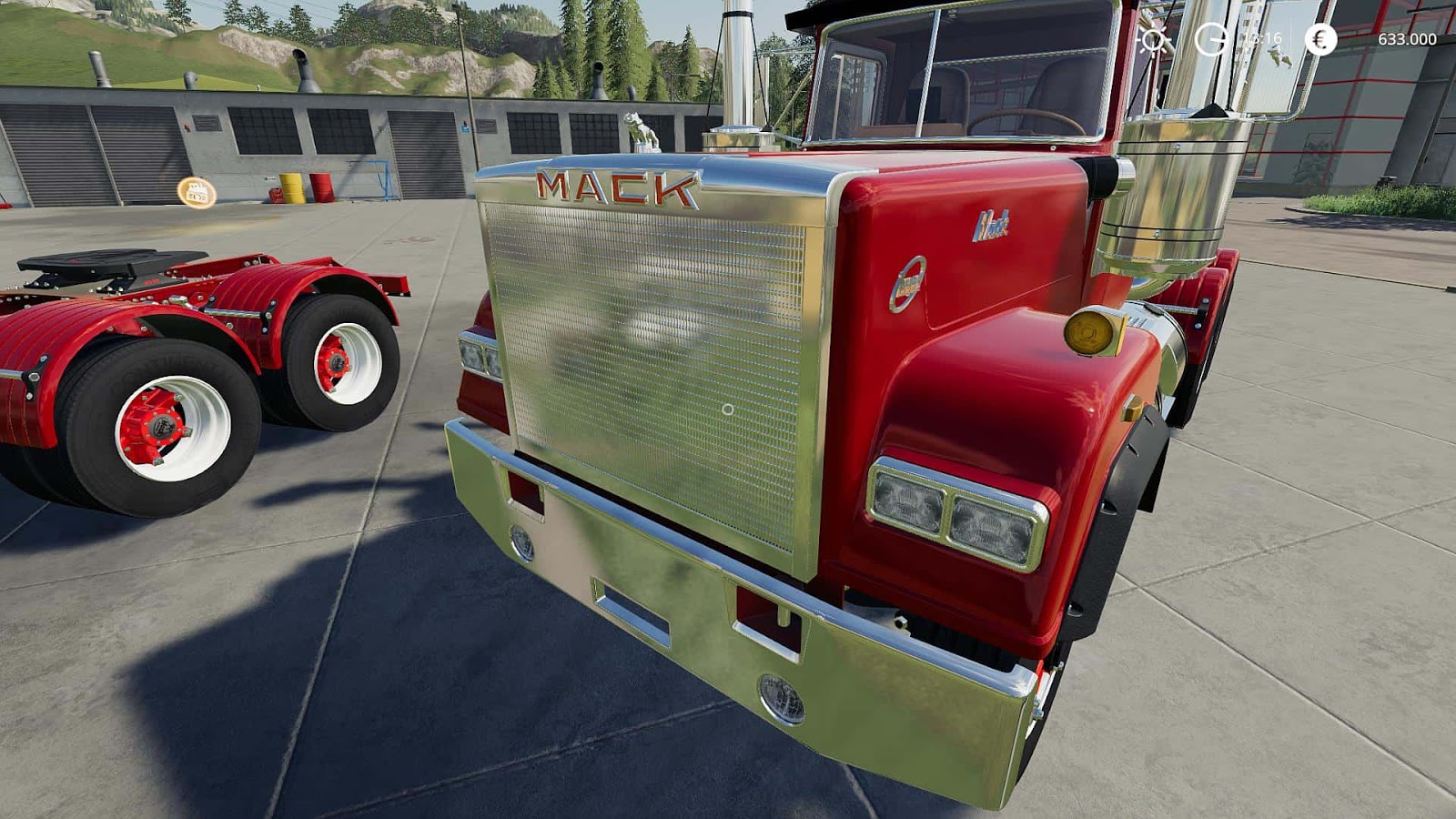Select the glowing factory hotspot marker near the barrels
This screenshot has height=819, width=1456.
(x=196, y=193)
